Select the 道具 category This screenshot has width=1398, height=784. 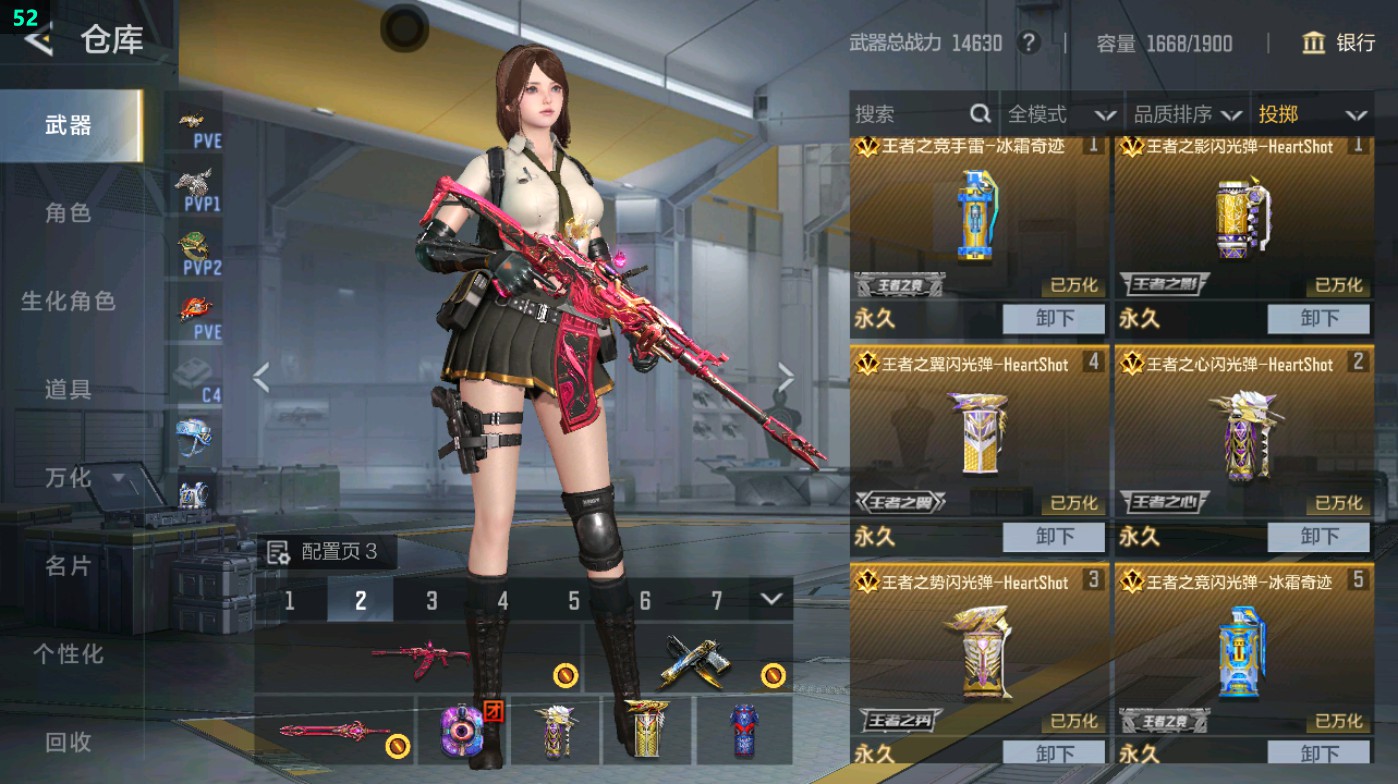68,389
